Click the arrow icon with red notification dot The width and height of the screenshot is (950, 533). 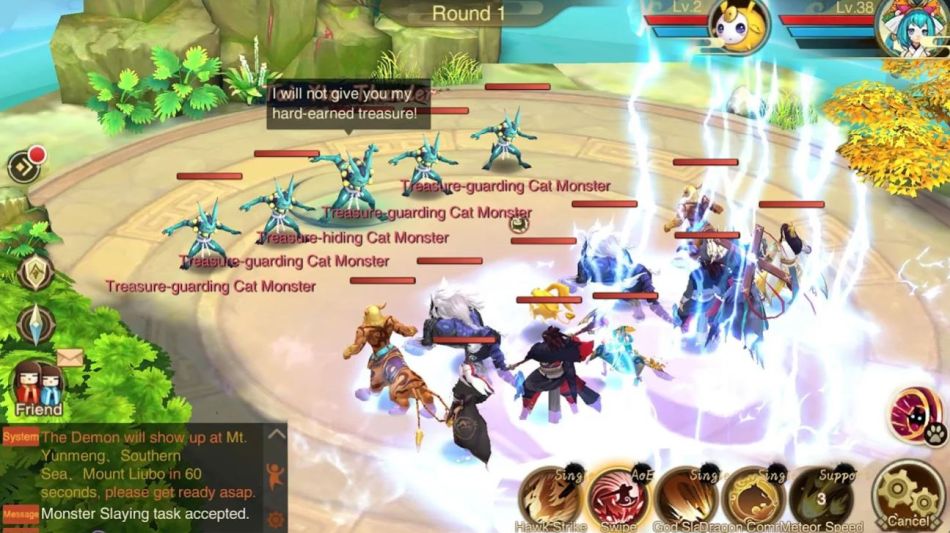pos(25,165)
